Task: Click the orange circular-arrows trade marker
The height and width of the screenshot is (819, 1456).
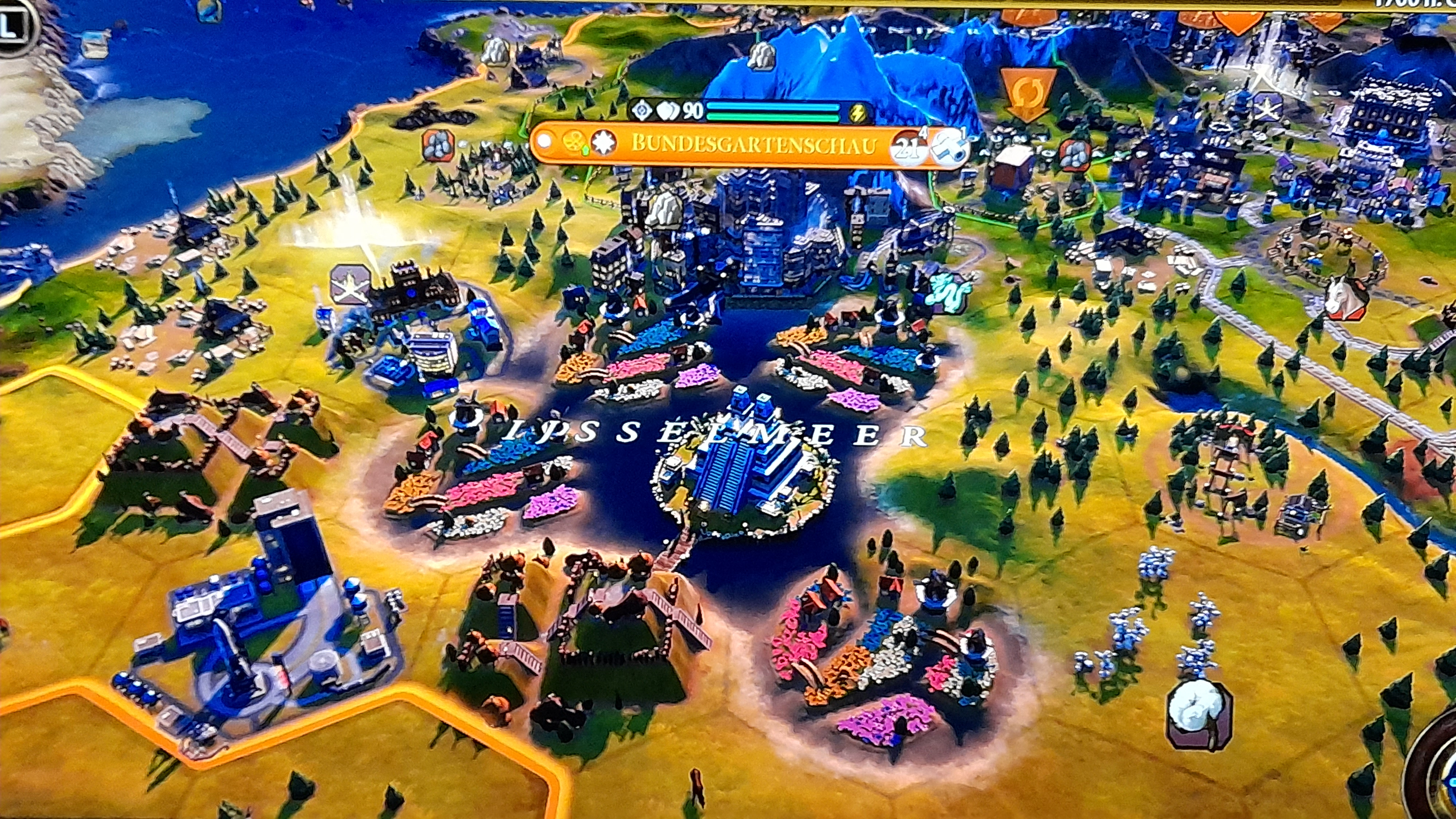Action: (x=1027, y=92)
